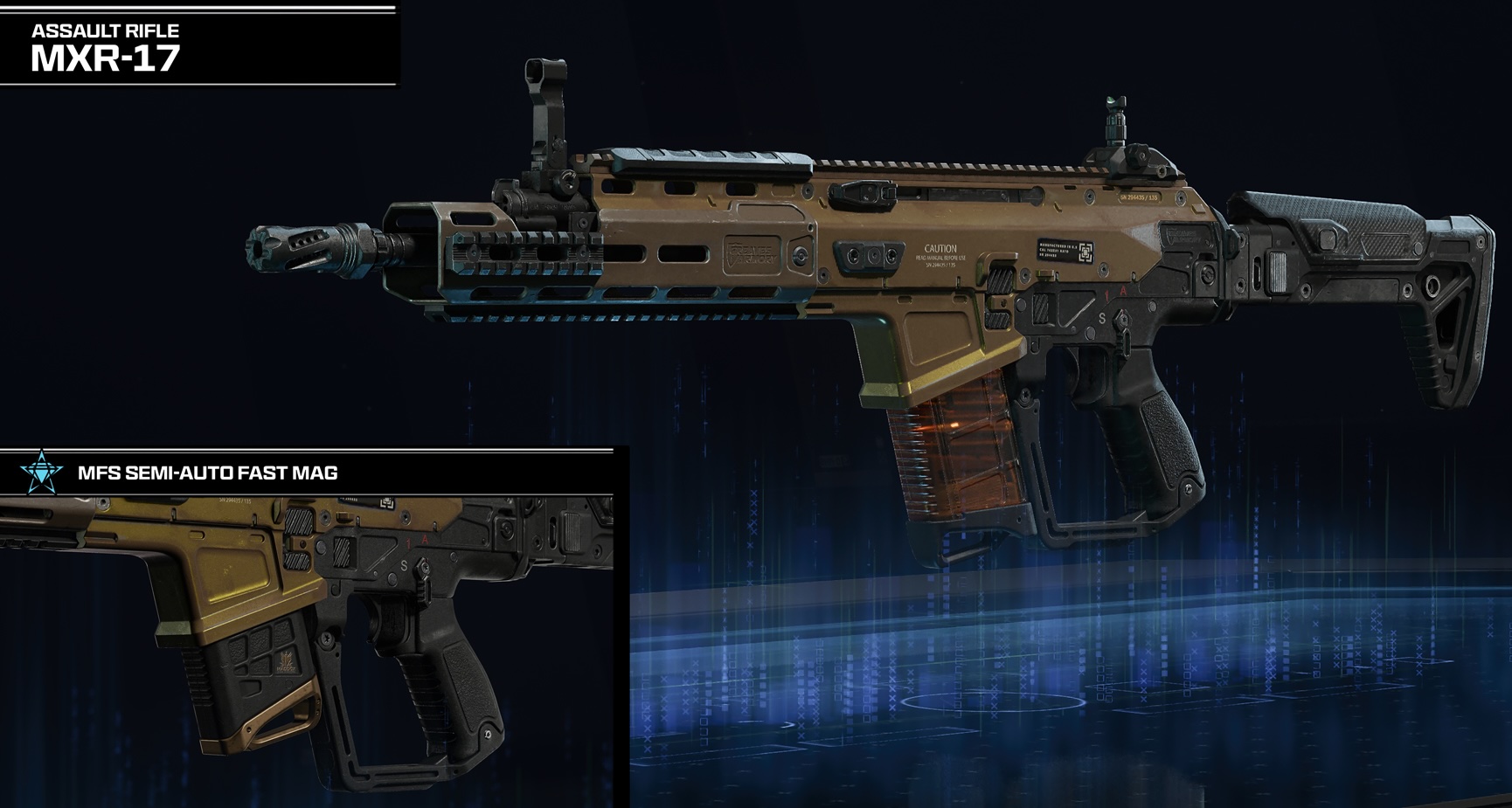The image size is (1512, 808).
Task: Select the MFS Semi-Auto Fast Mag header
Action: pos(208,473)
